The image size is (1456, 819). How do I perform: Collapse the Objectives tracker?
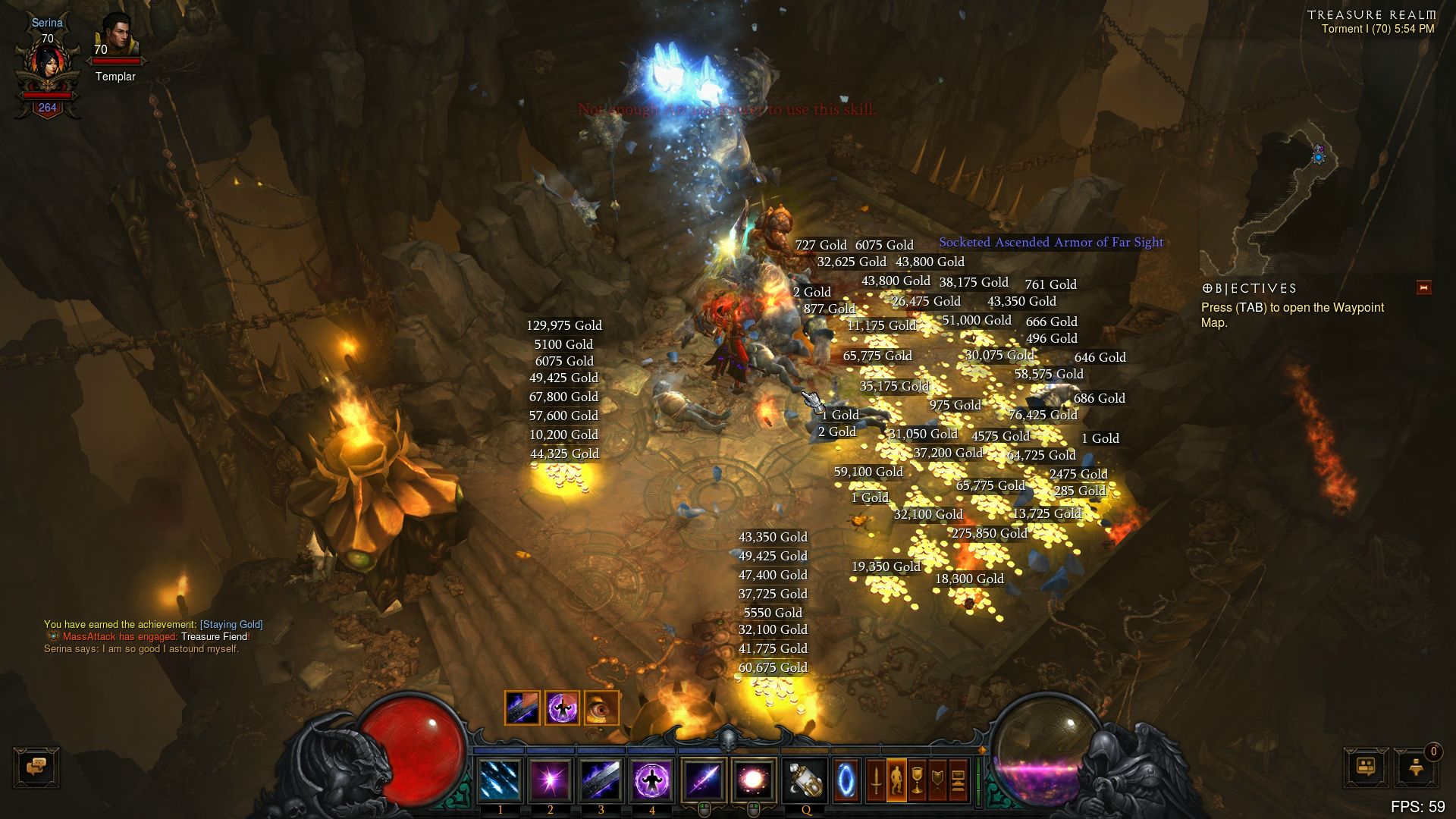[x=1423, y=287]
